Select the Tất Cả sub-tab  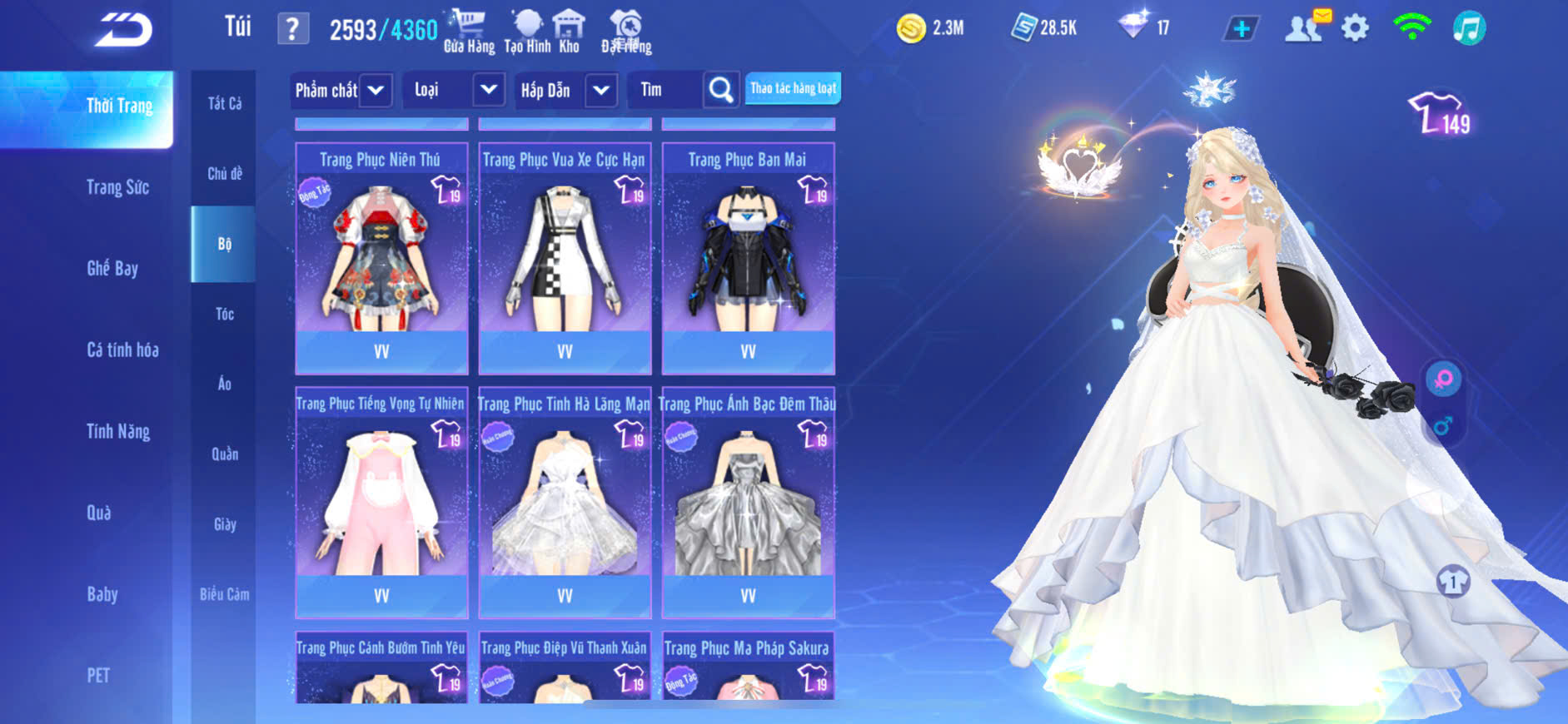(224, 103)
